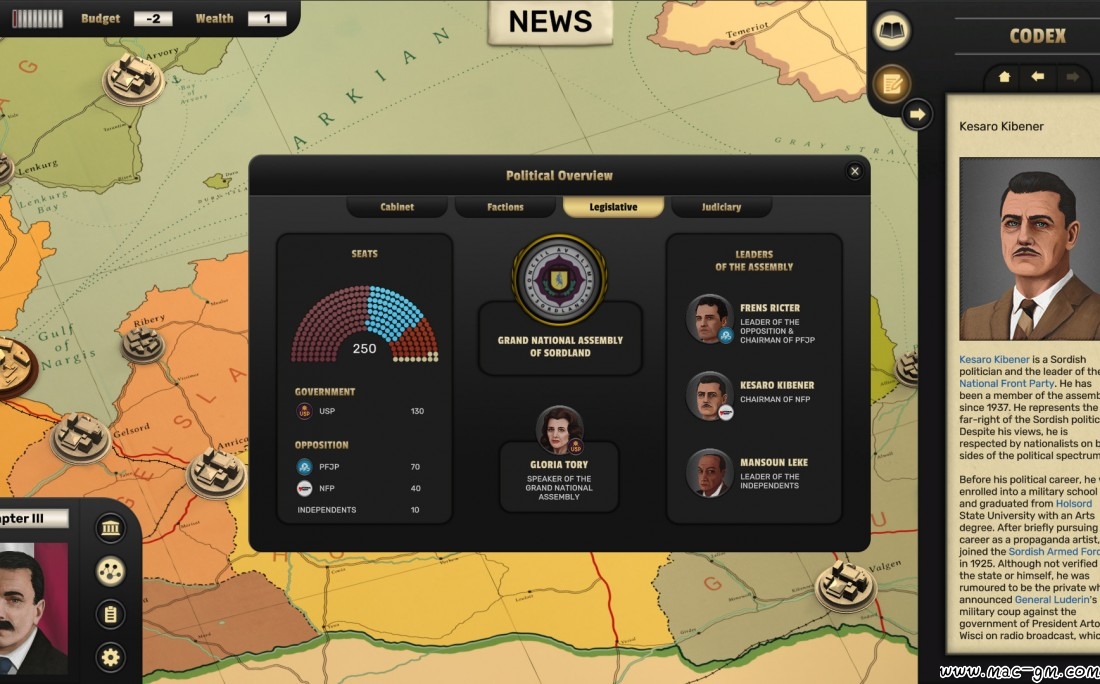The image size is (1100, 684).
Task: Show the Judiciary tab
Action: [721, 207]
